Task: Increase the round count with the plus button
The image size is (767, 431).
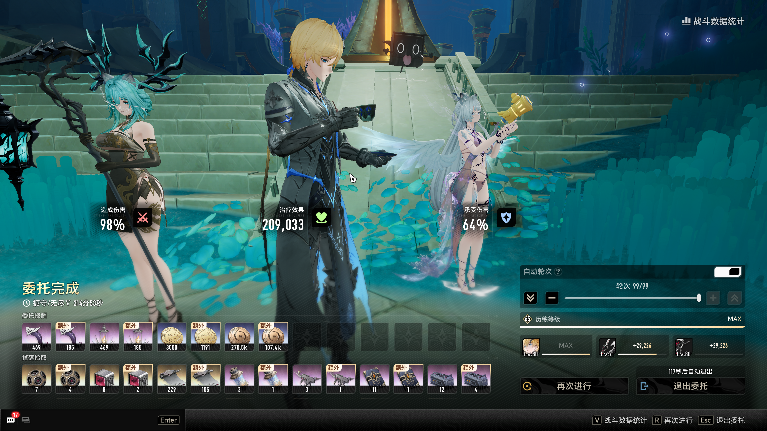Action: click(713, 298)
